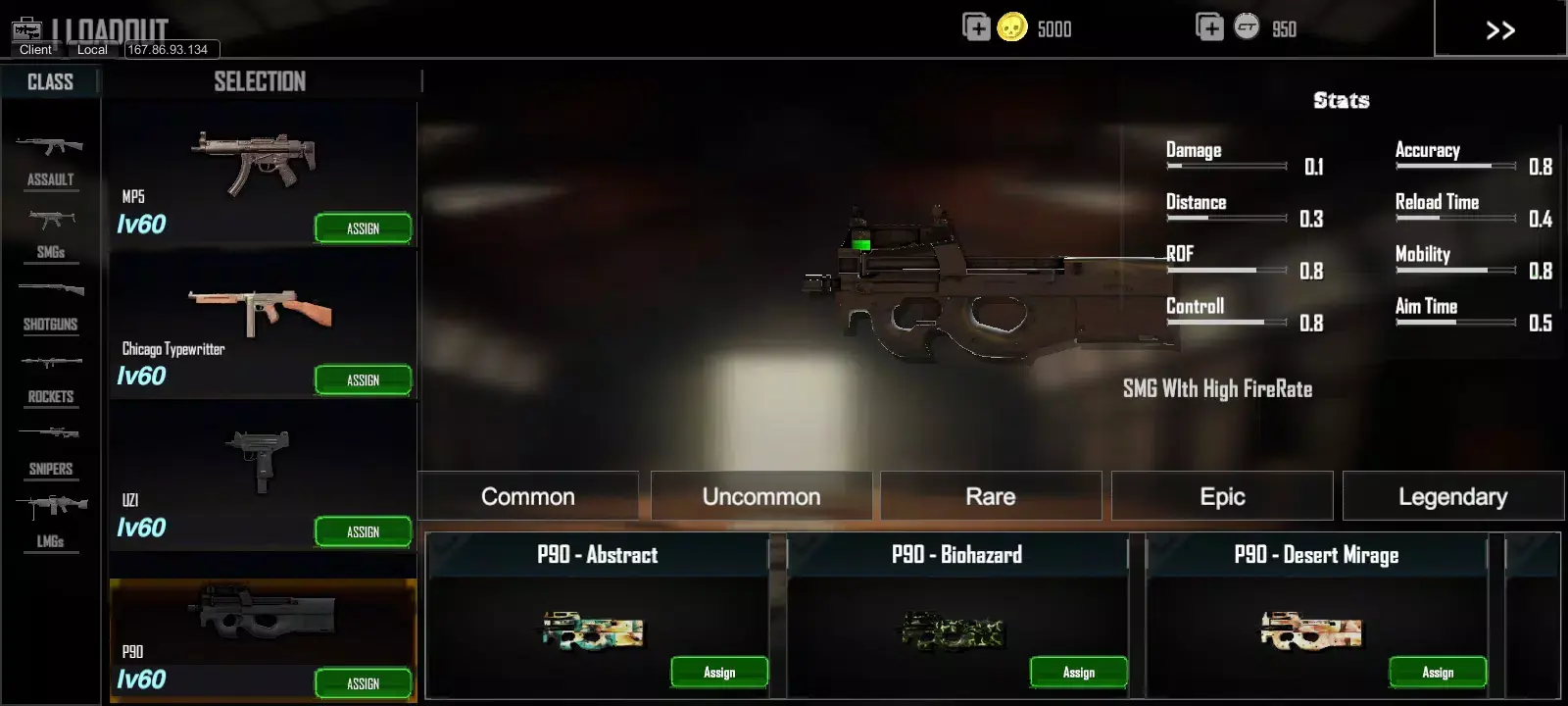Viewport: 1568px width, 706px height.
Task: Select the Epic skin category
Action: click(1221, 495)
